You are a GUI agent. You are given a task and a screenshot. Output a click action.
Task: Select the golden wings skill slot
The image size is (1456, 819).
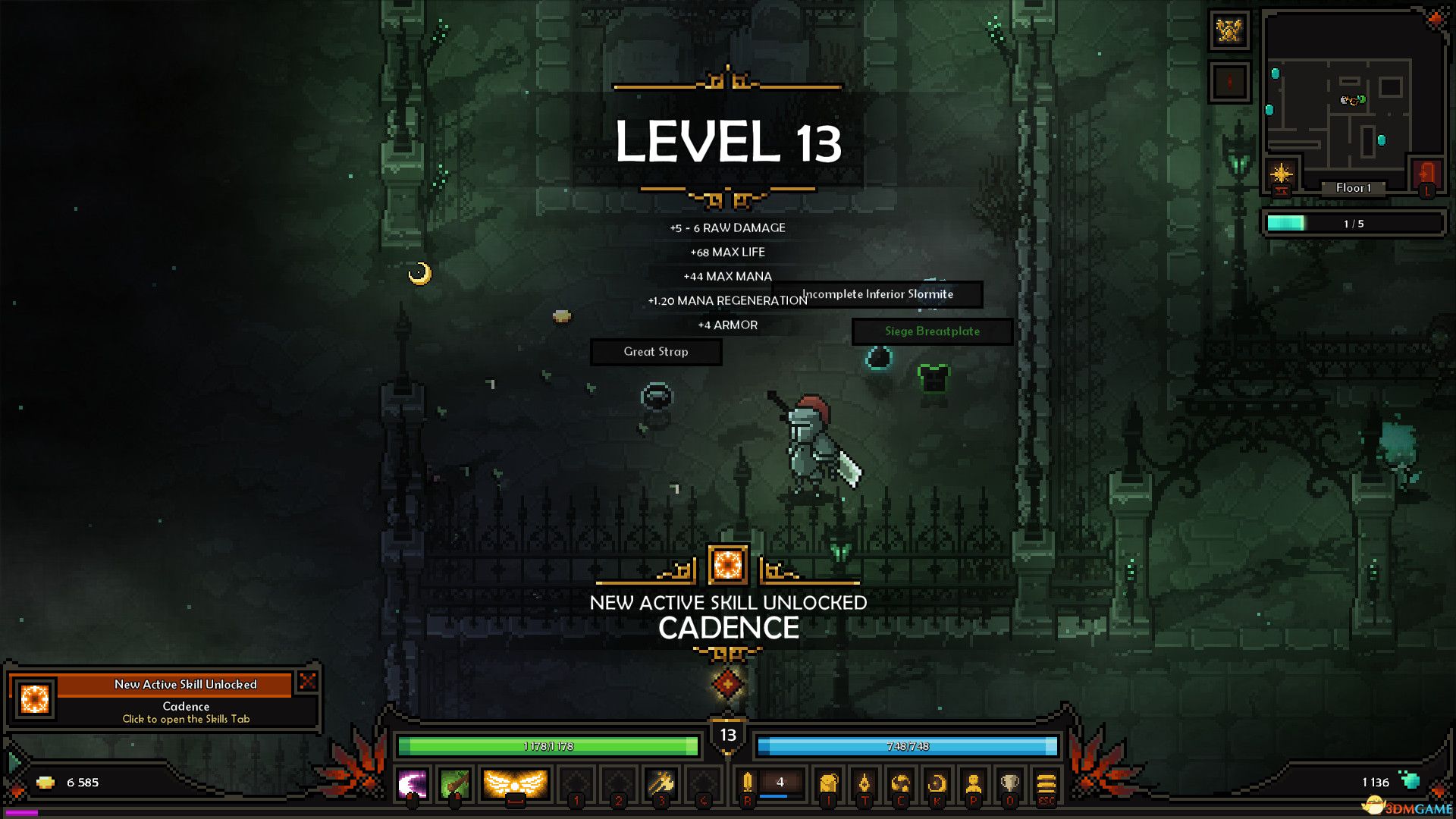516,784
